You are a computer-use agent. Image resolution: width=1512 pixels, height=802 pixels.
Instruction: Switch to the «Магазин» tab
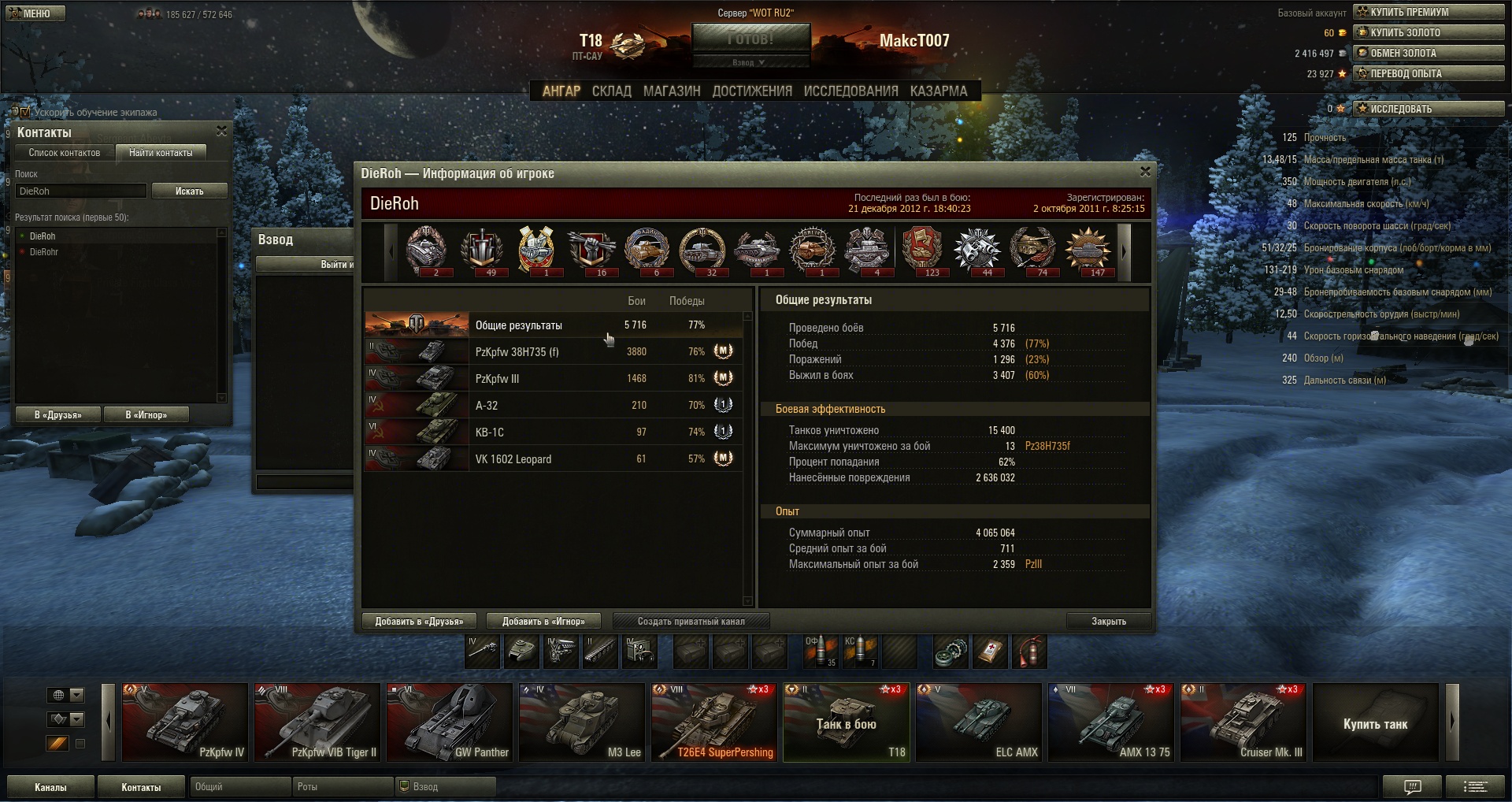[672, 91]
